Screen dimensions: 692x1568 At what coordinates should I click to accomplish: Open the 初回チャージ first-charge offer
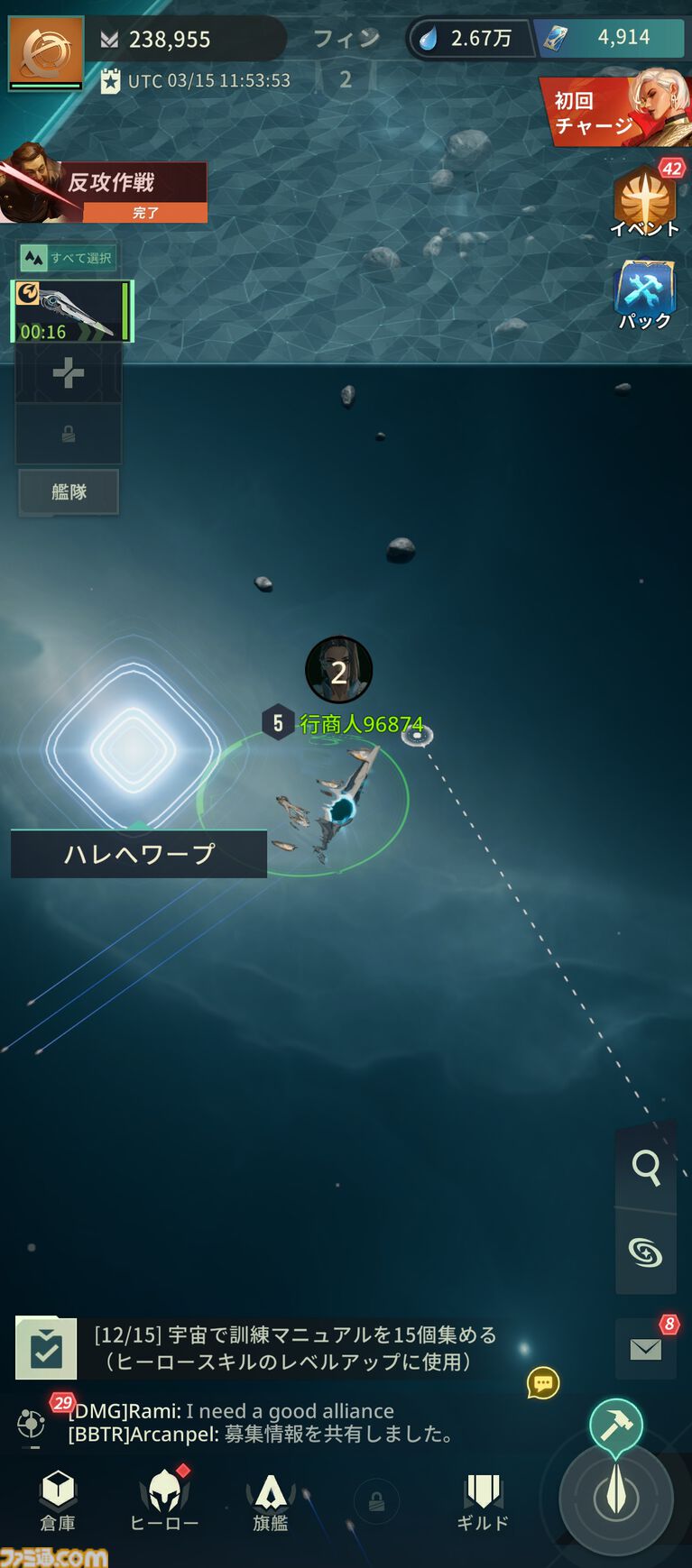point(614,112)
